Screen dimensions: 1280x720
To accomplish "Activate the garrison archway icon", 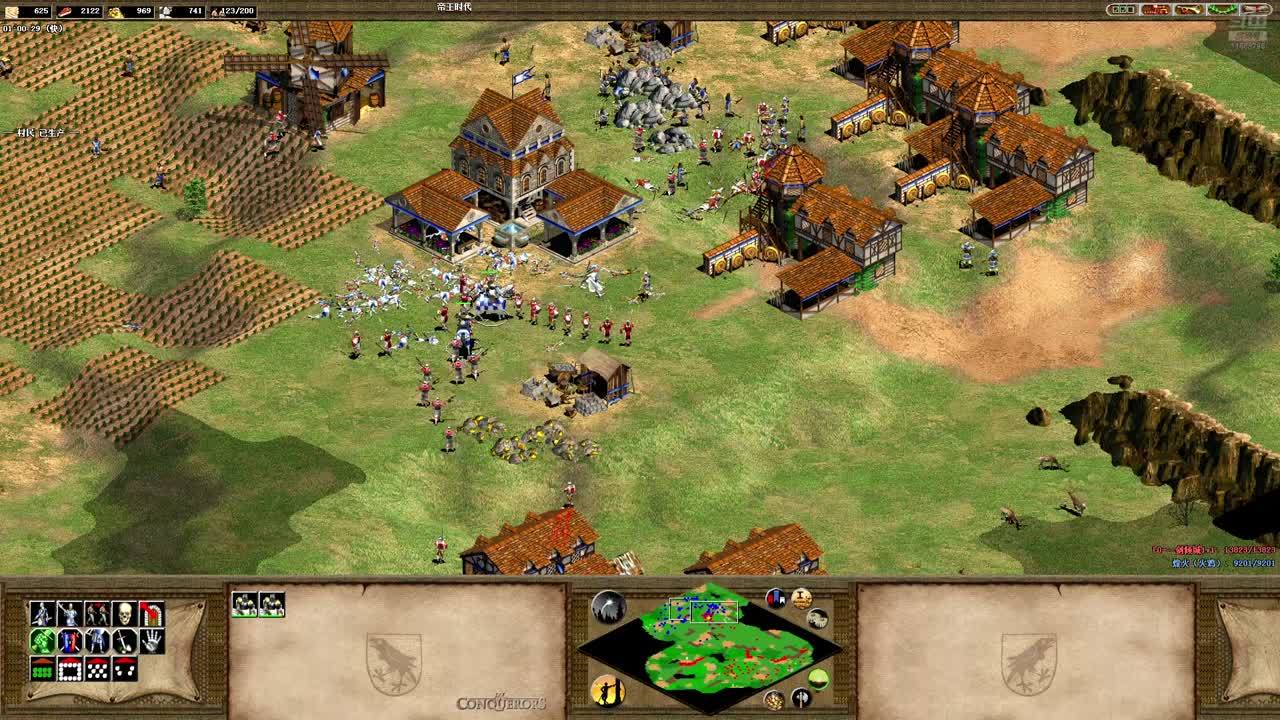I will point(152,613).
